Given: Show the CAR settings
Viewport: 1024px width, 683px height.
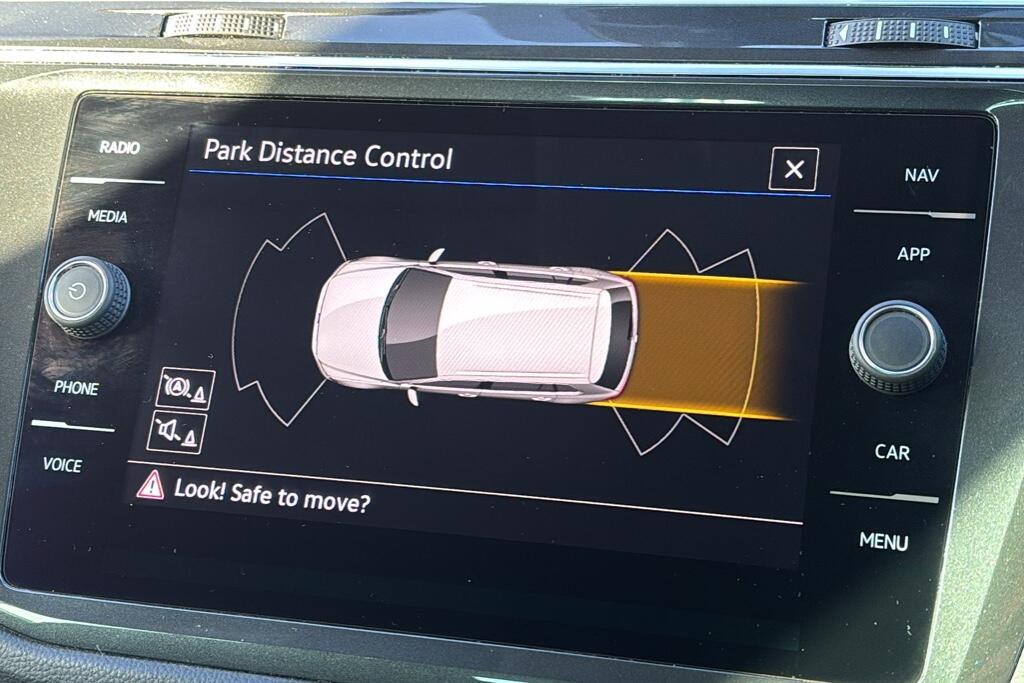Looking at the screenshot, I should (892, 452).
